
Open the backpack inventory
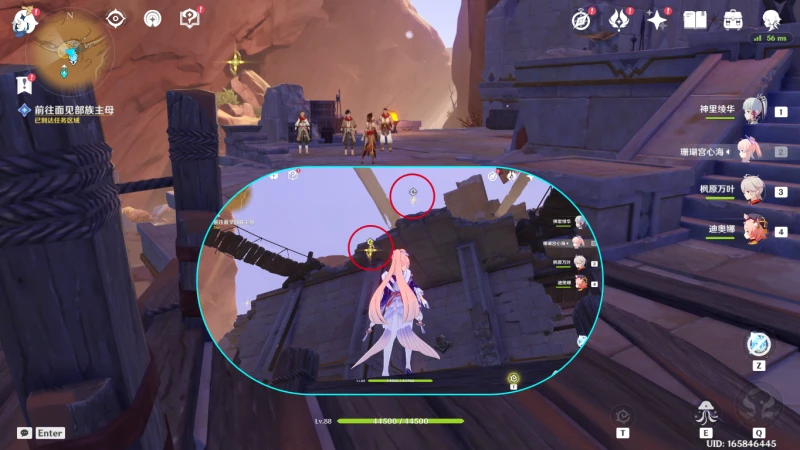[733, 19]
